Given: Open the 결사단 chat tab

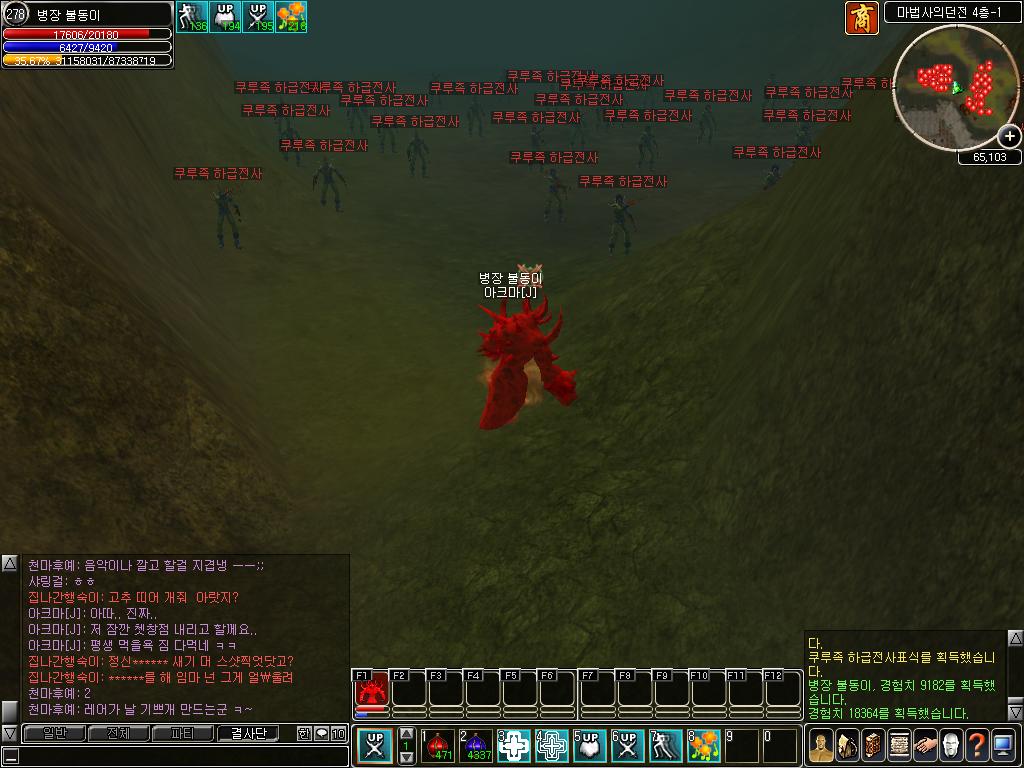Looking at the screenshot, I should click(x=249, y=733).
